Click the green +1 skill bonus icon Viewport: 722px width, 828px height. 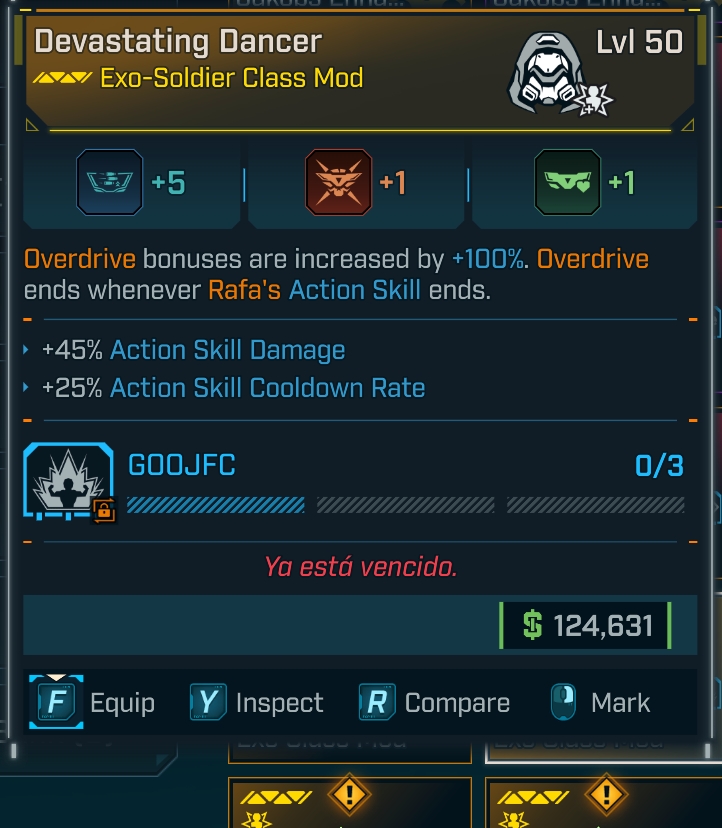pos(567,183)
